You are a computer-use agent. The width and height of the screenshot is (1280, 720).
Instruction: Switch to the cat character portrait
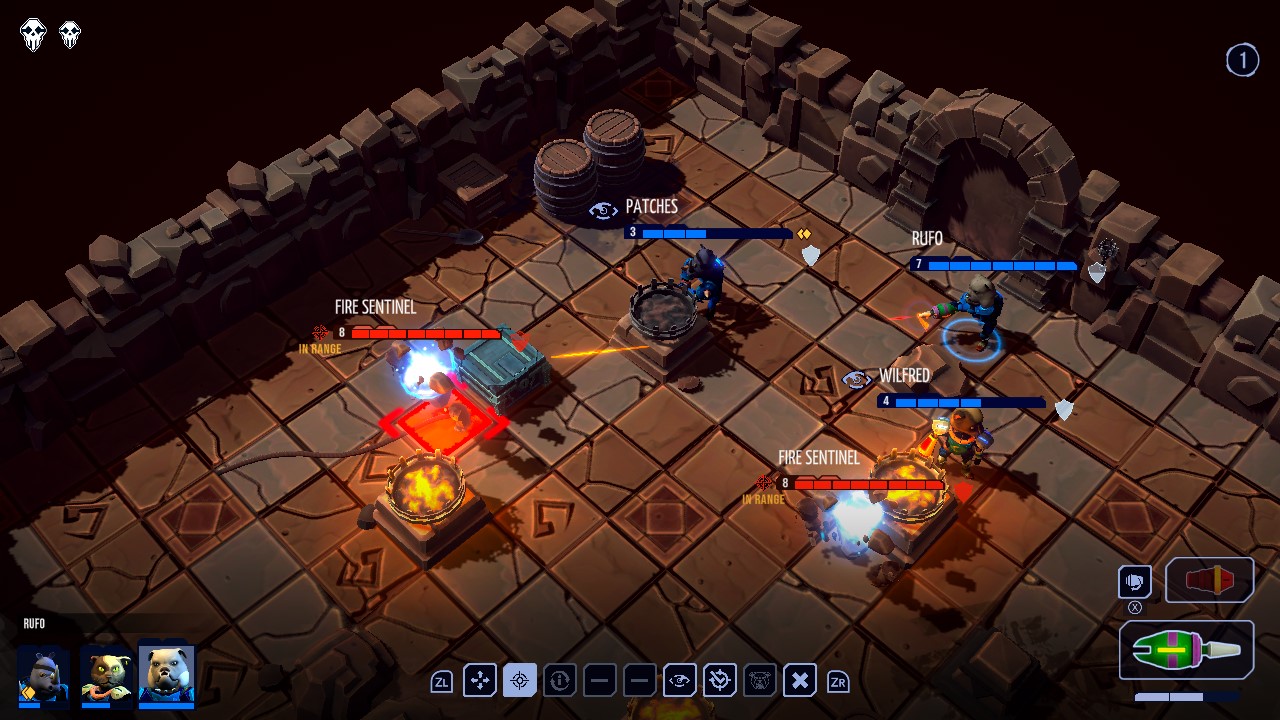(x=107, y=674)
